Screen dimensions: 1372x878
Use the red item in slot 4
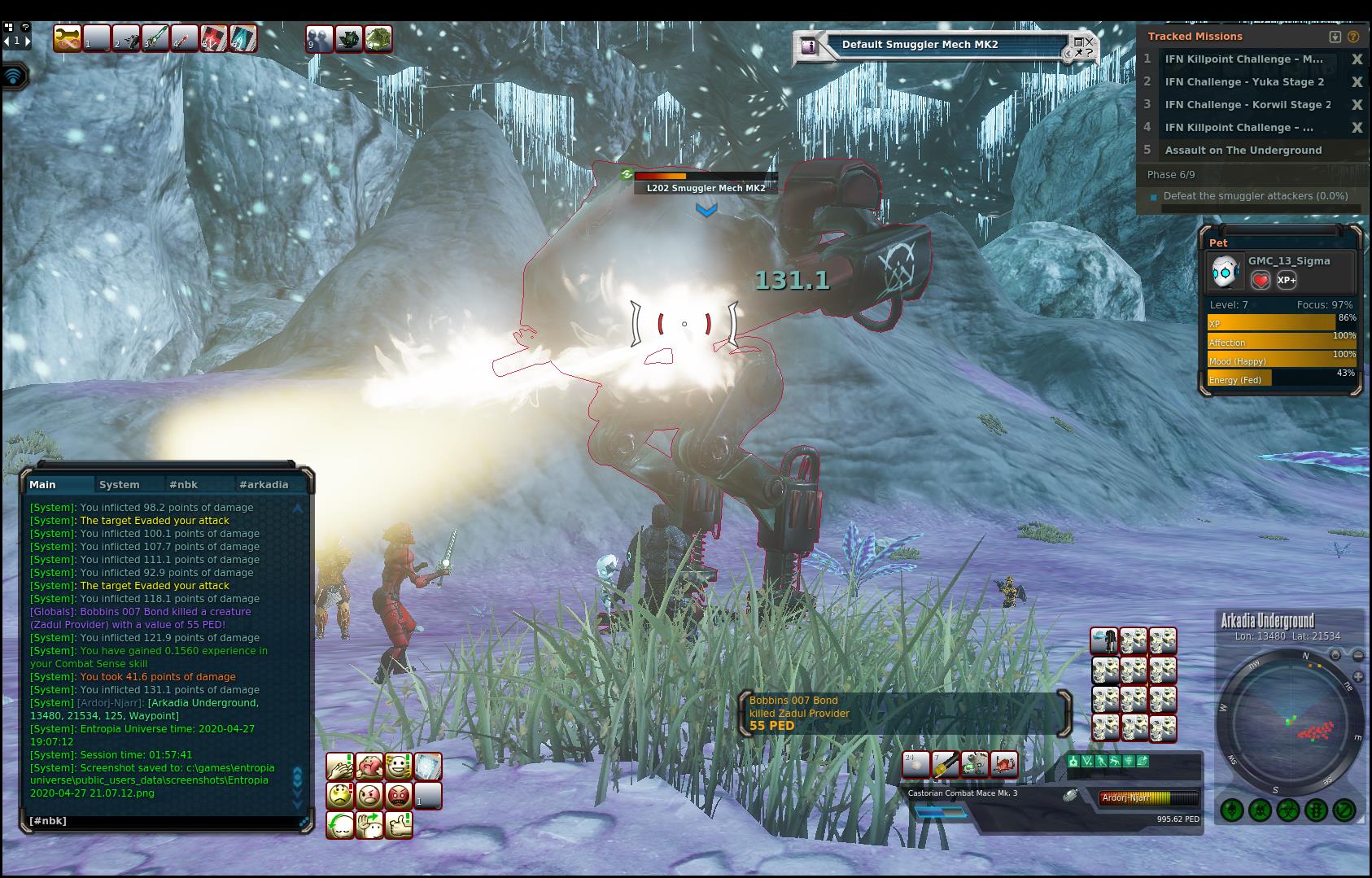click(185, 38)
